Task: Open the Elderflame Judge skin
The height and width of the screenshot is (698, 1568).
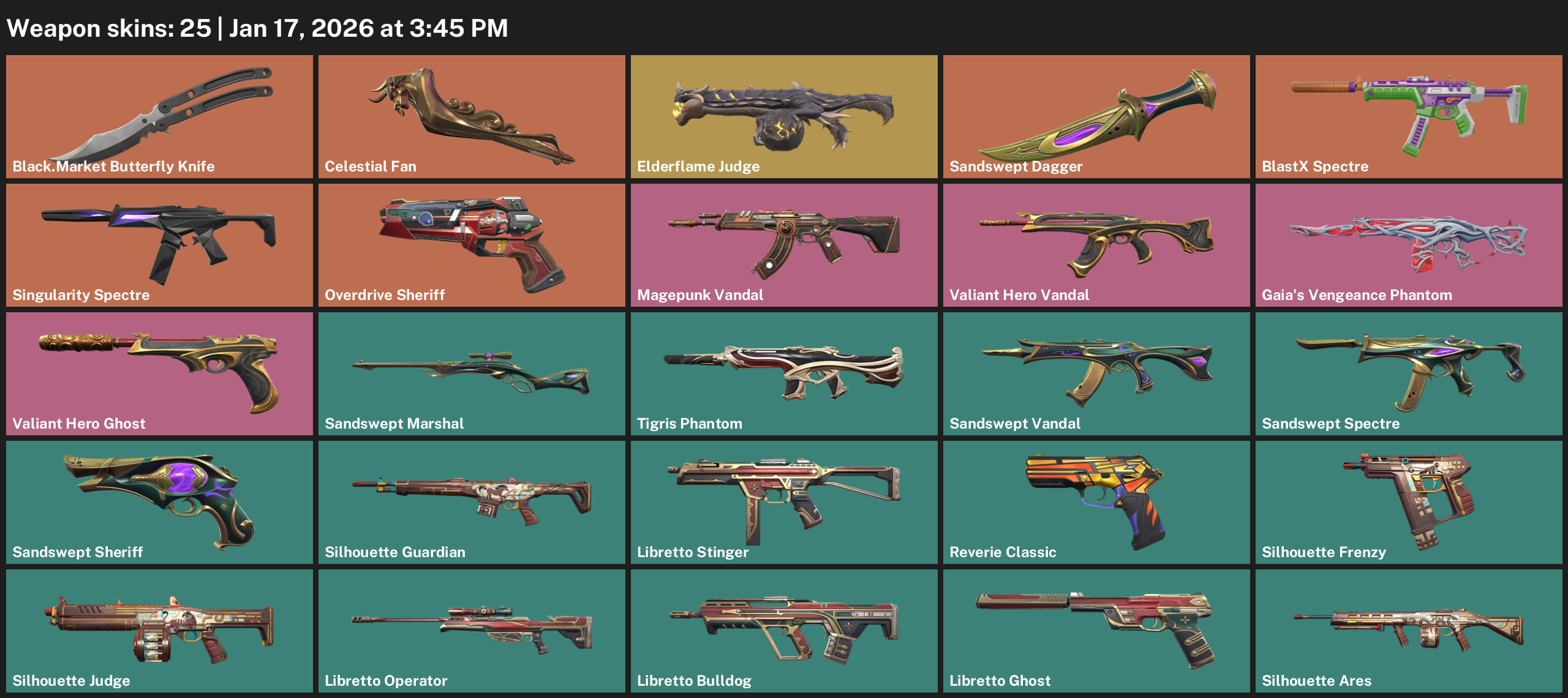Action: click(x=784, y=116)
